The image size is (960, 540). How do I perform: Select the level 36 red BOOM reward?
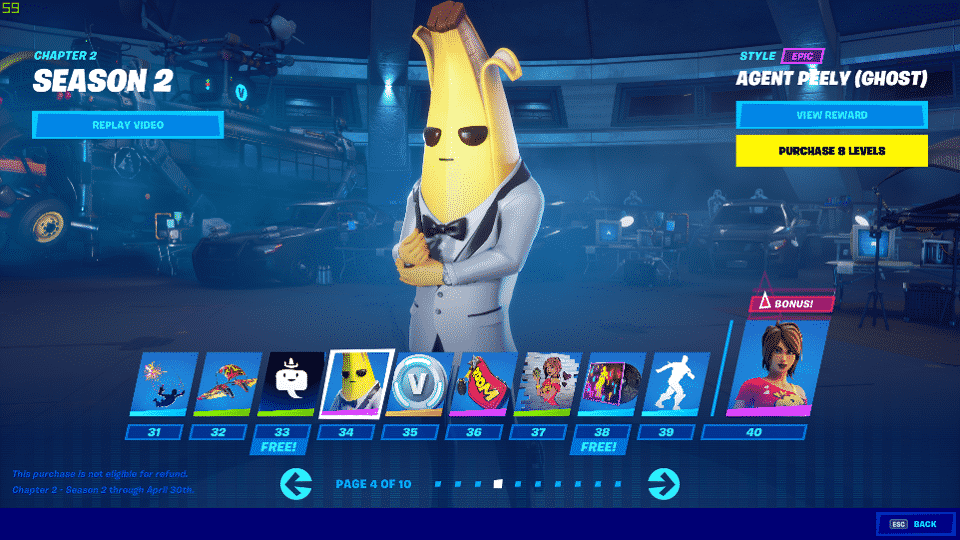[x=482, y=384]
